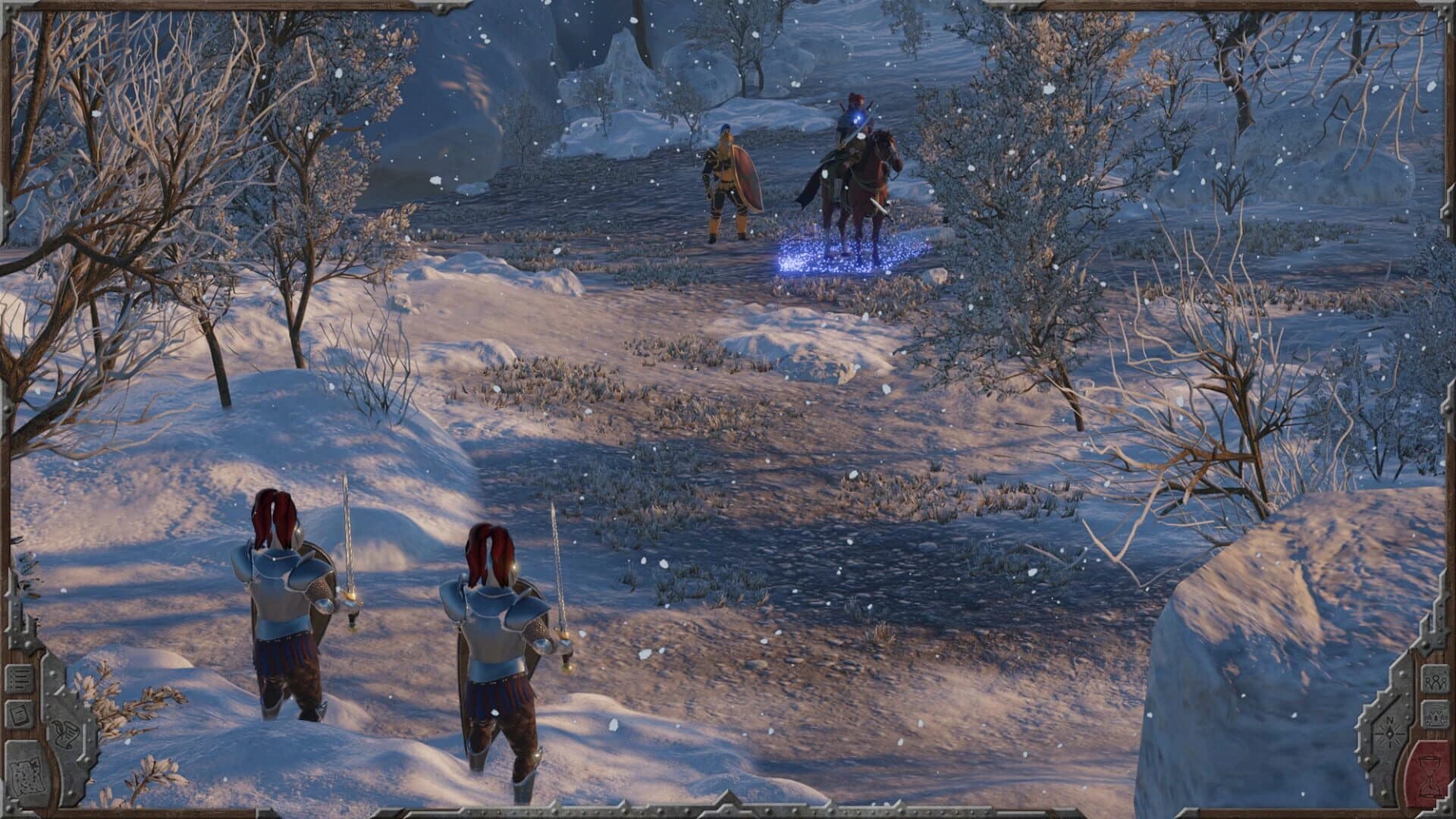Open the world map icon bottom-left
This screenshot has width=1456, height=819.
27,776
